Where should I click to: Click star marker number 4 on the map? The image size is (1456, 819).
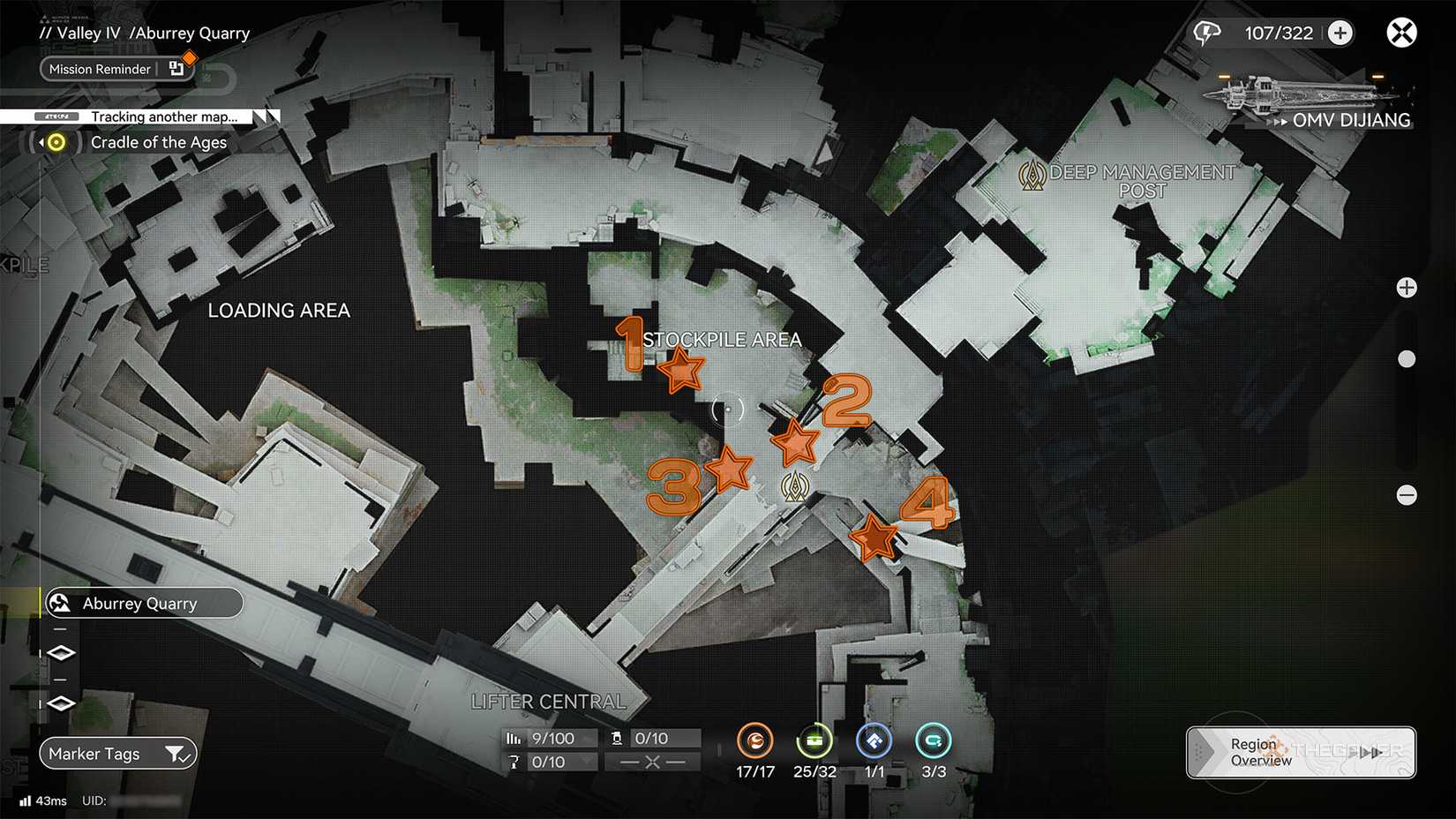click(874, 535)
